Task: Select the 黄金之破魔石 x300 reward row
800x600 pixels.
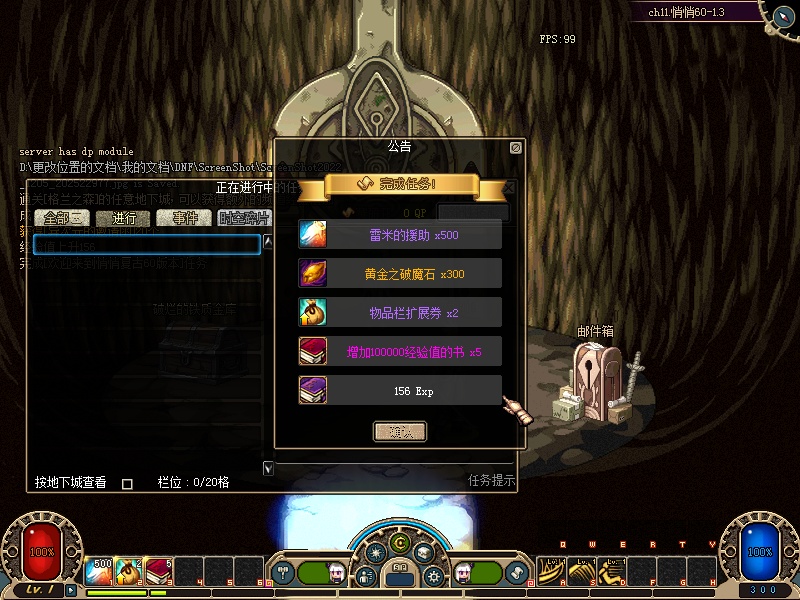Action: pos(400,274)
